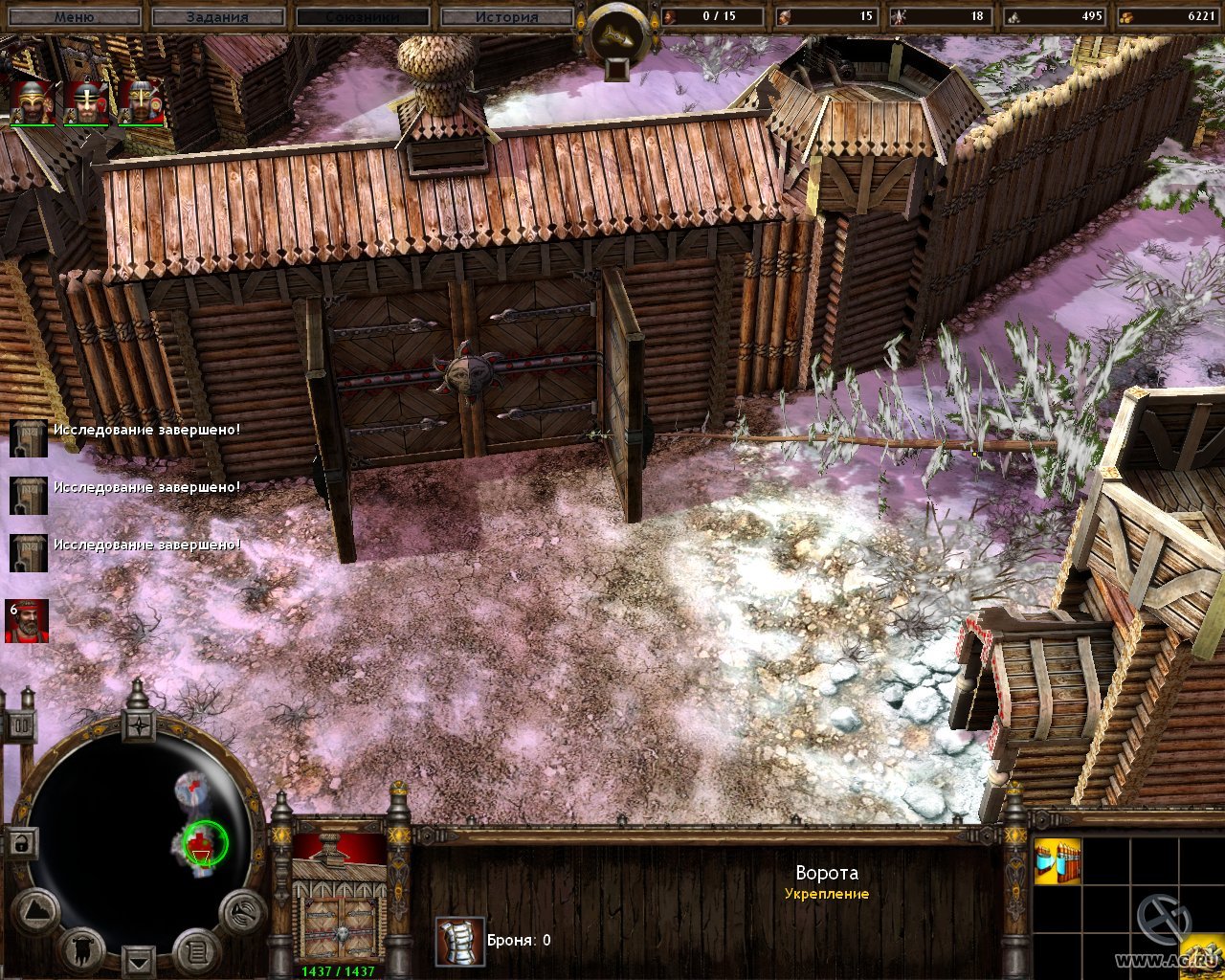The image size is (1225, 980).
Task: Click the horn signal button by the minimap
Action: pos(242,911)
